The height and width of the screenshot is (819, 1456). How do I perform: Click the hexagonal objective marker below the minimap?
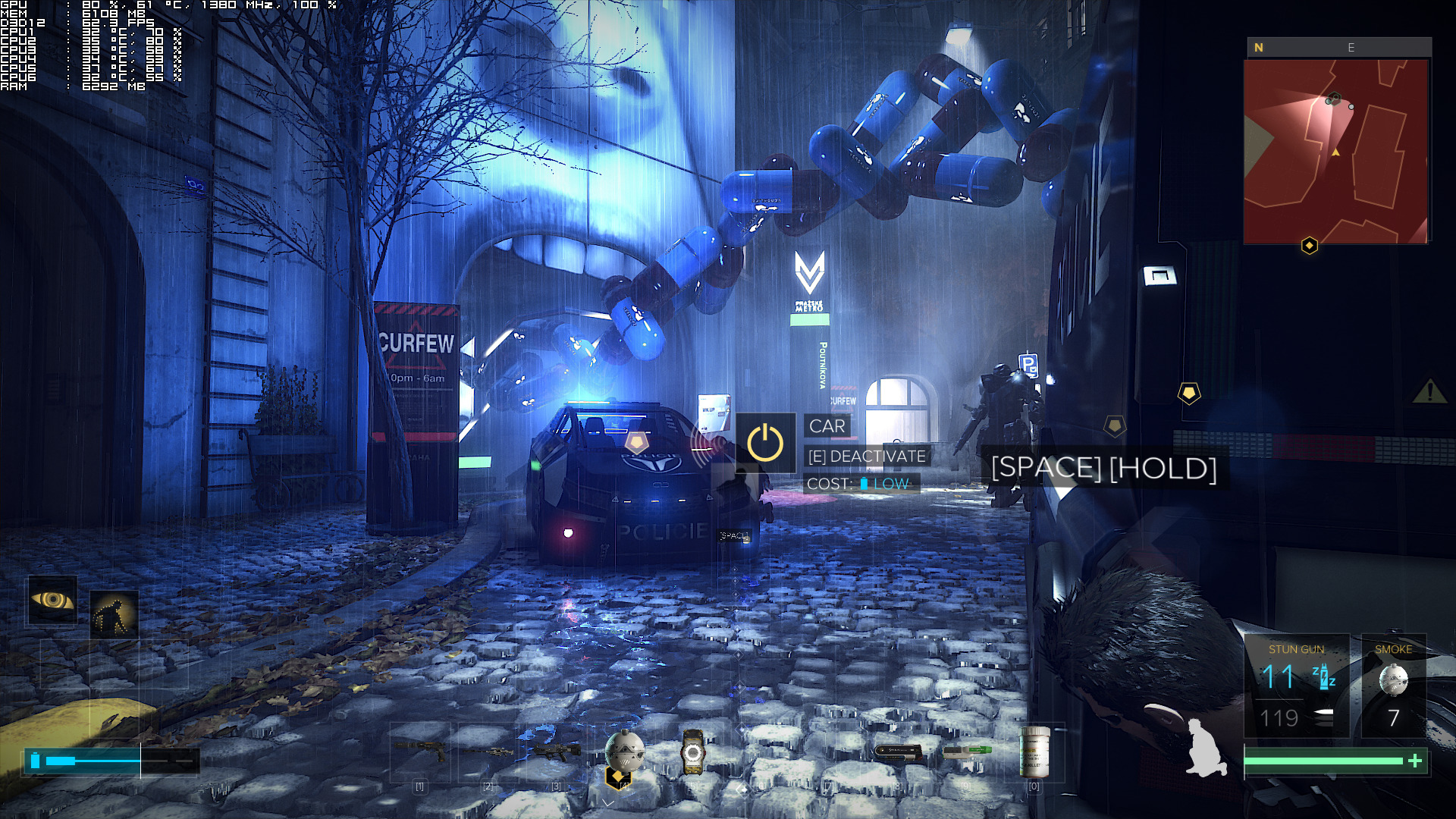[x=1310, y=246]
